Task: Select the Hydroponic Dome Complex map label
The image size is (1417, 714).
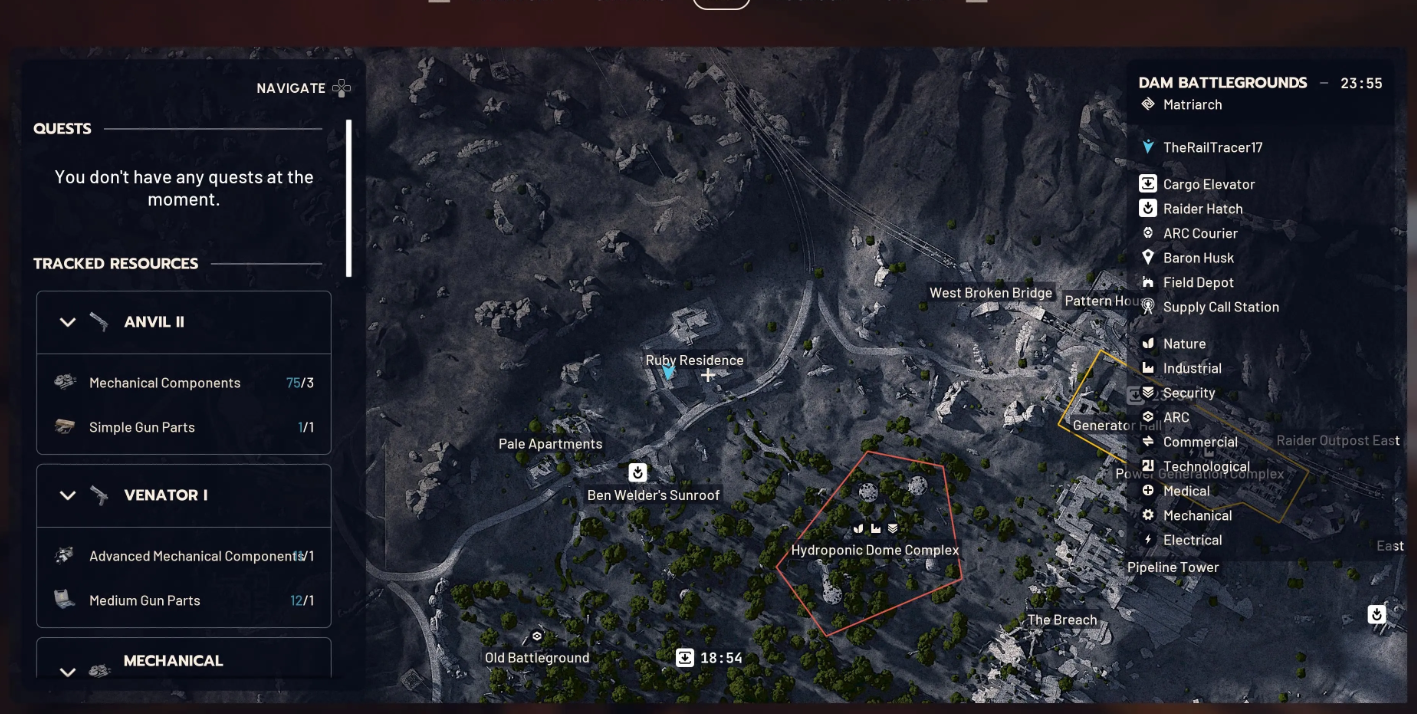Action: (875, 550)
